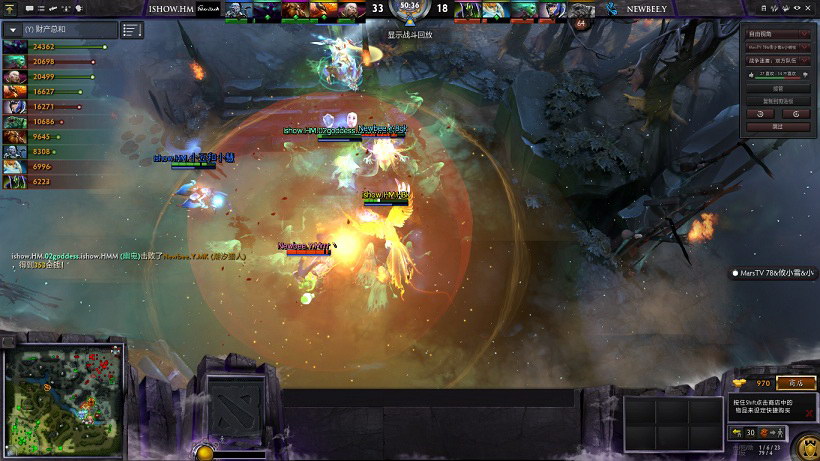Click the 复制到剪贴板 copy button
The image size is (820, 461).
coord(778,101)
